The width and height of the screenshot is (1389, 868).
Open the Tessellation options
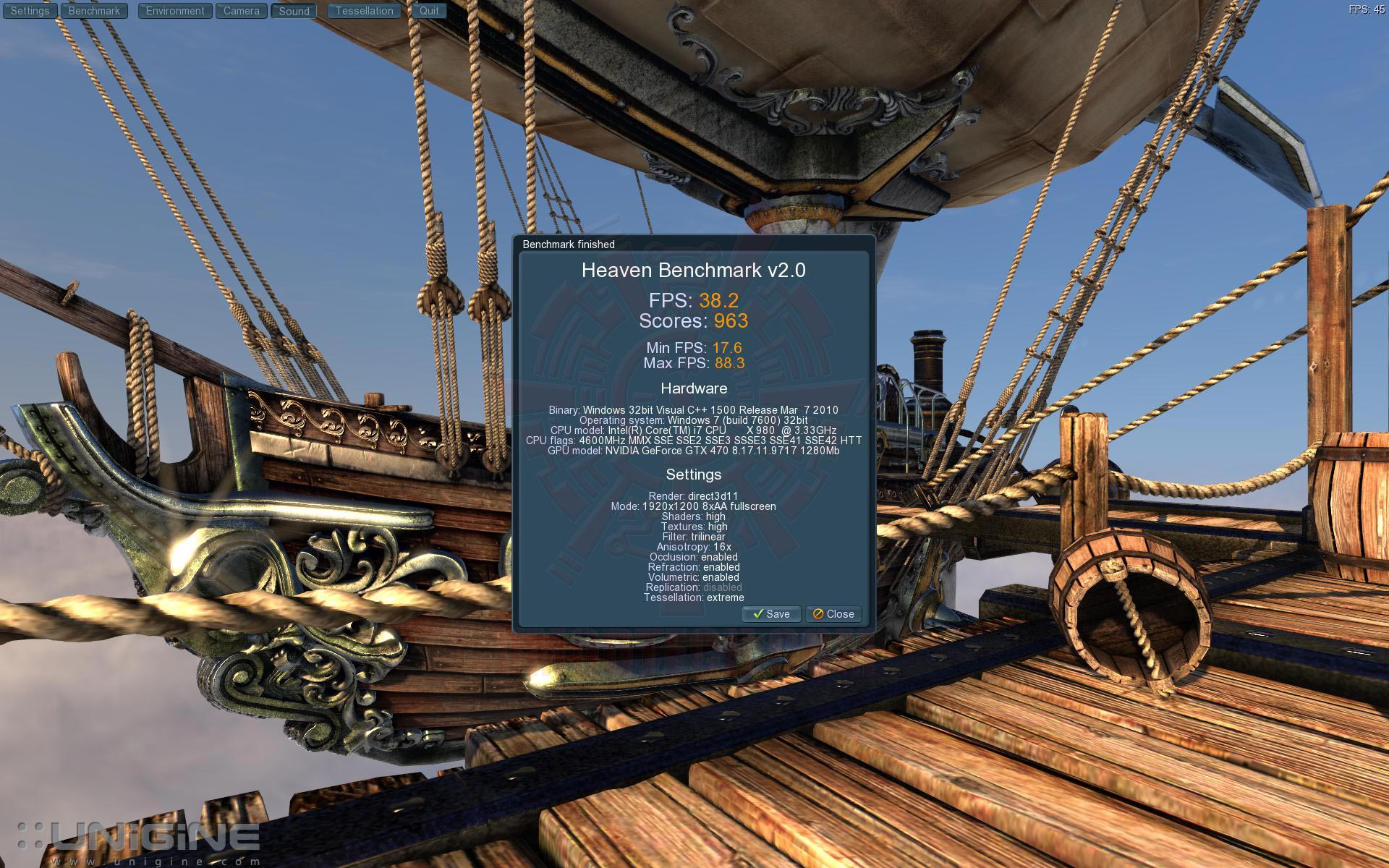[x=364, y=11]
